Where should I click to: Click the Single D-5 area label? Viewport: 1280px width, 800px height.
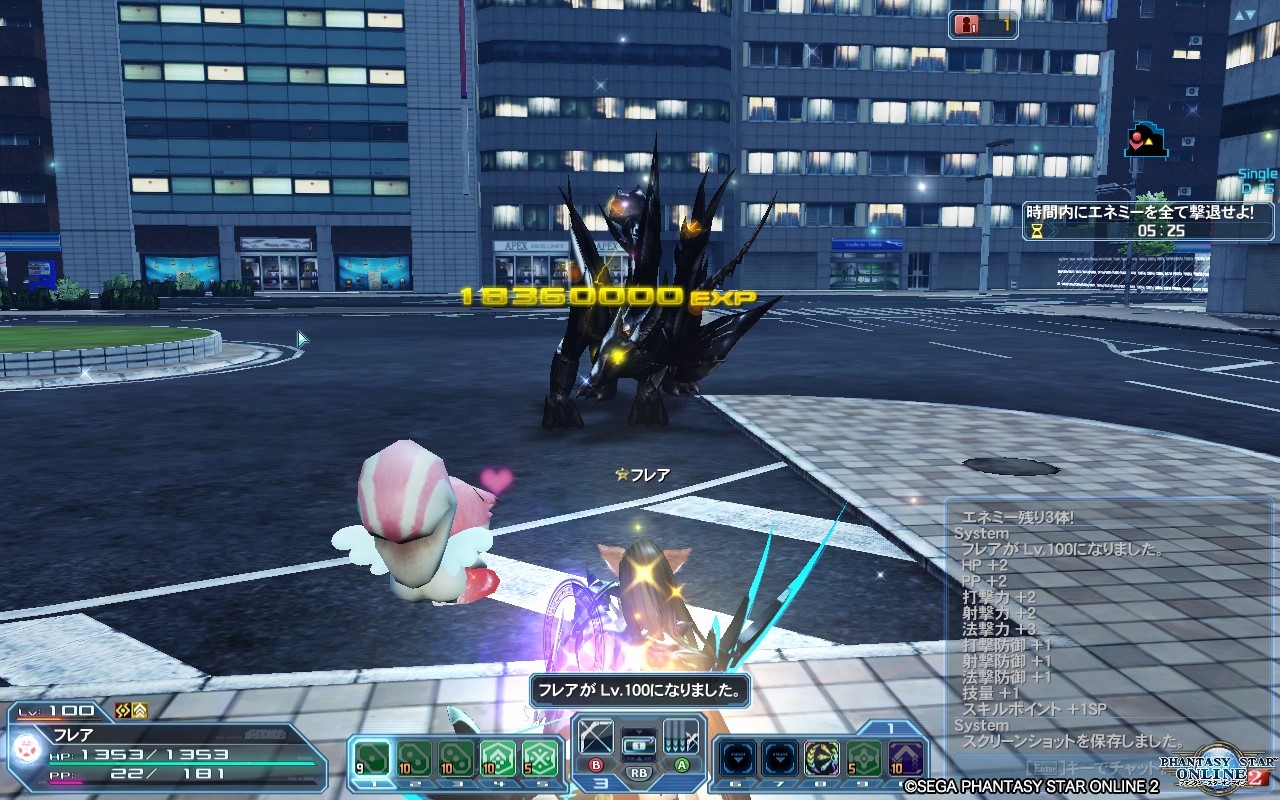[x=1255, y=178]
